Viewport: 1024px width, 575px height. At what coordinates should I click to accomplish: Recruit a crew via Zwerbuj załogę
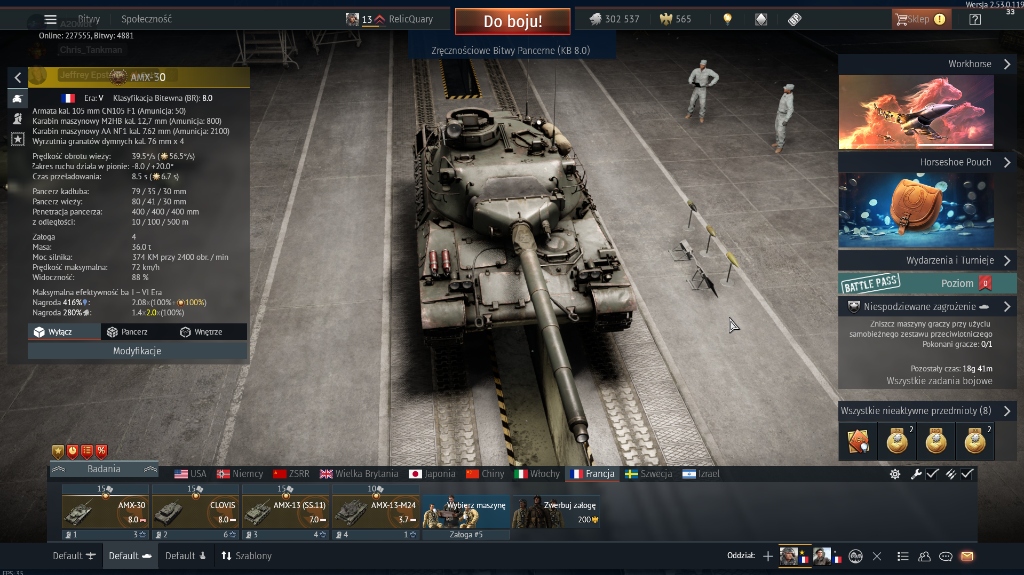point(556,512)
